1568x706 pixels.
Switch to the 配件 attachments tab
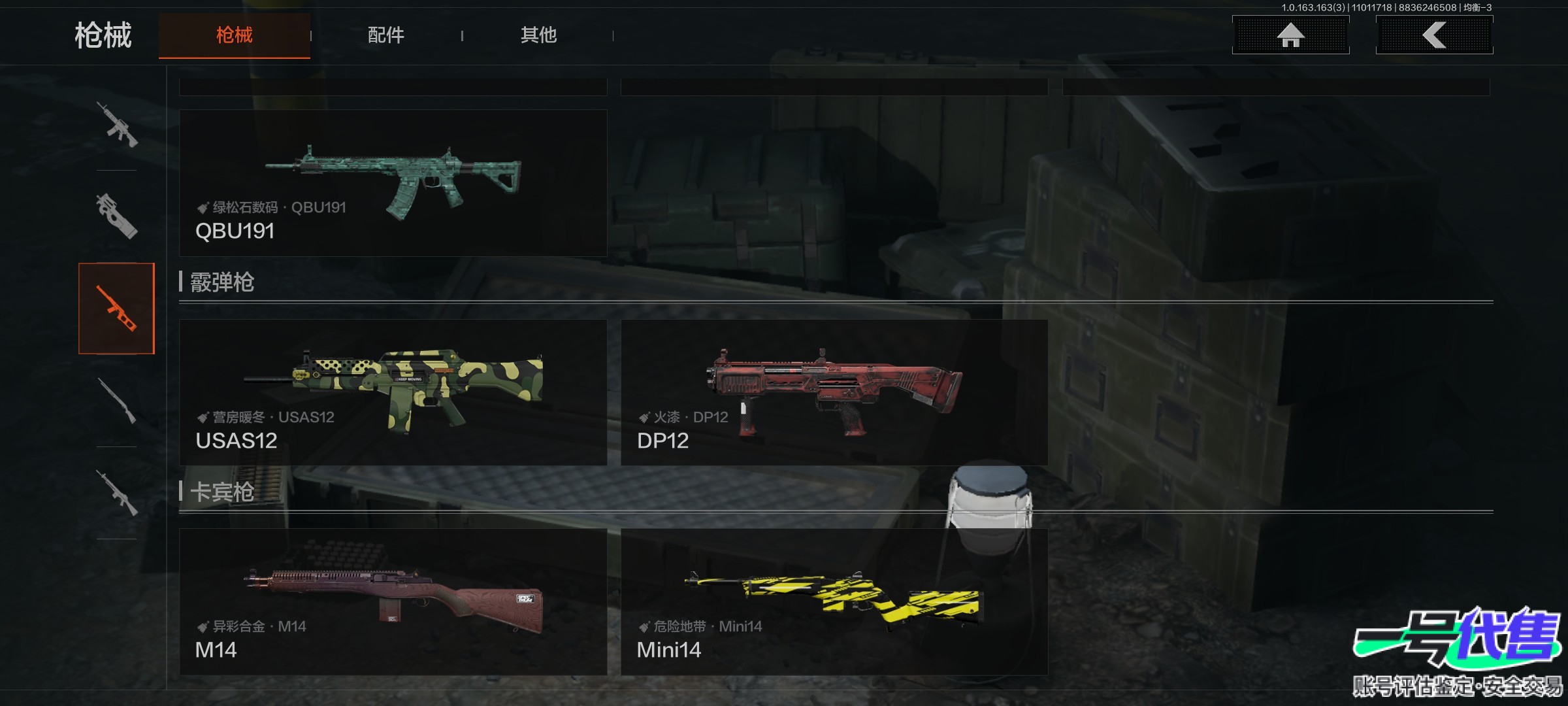click(x=385, y=35)
